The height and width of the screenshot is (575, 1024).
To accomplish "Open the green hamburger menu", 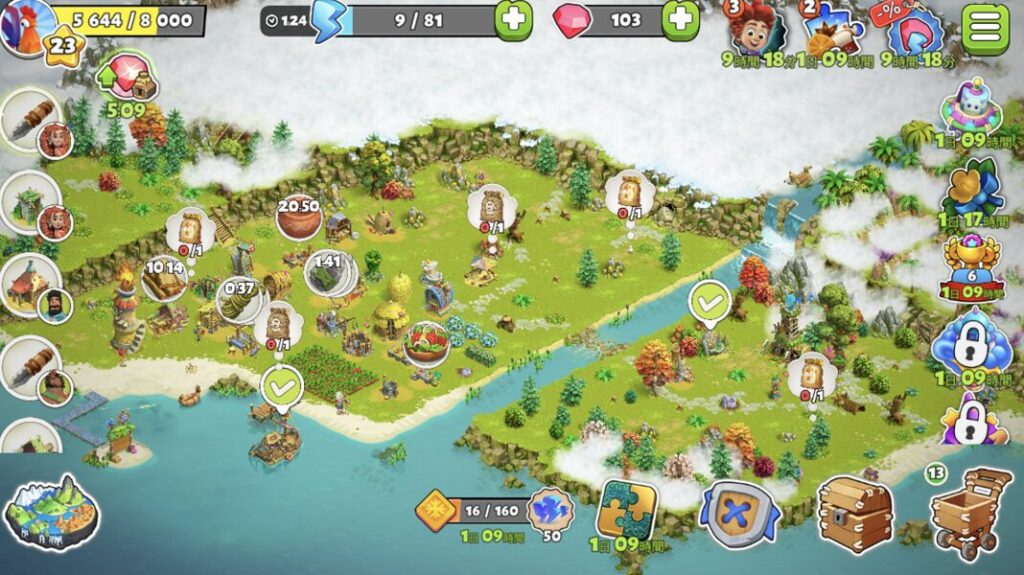I will 985,28.
